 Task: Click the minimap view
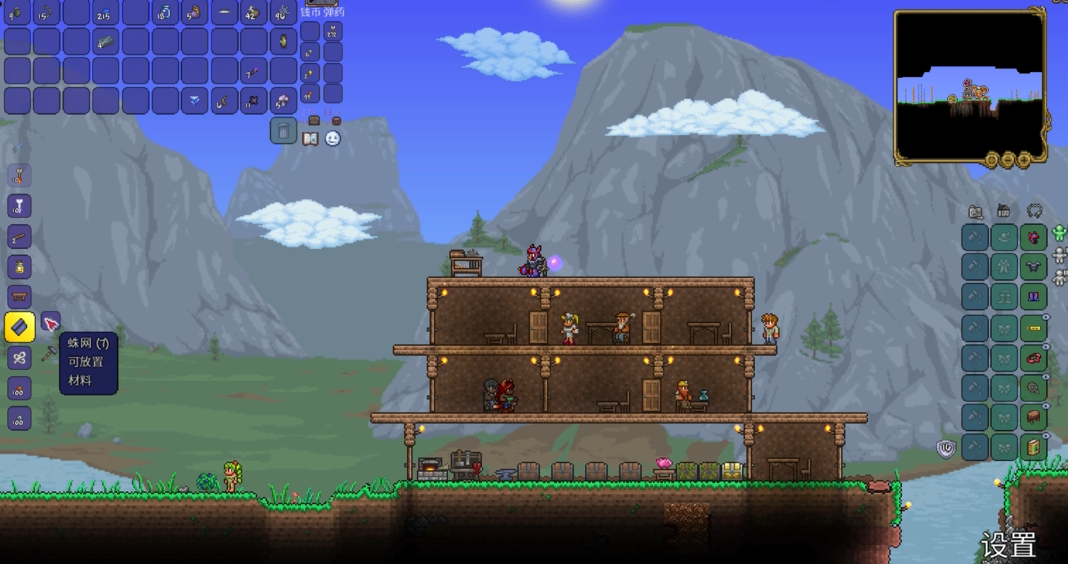969,86
